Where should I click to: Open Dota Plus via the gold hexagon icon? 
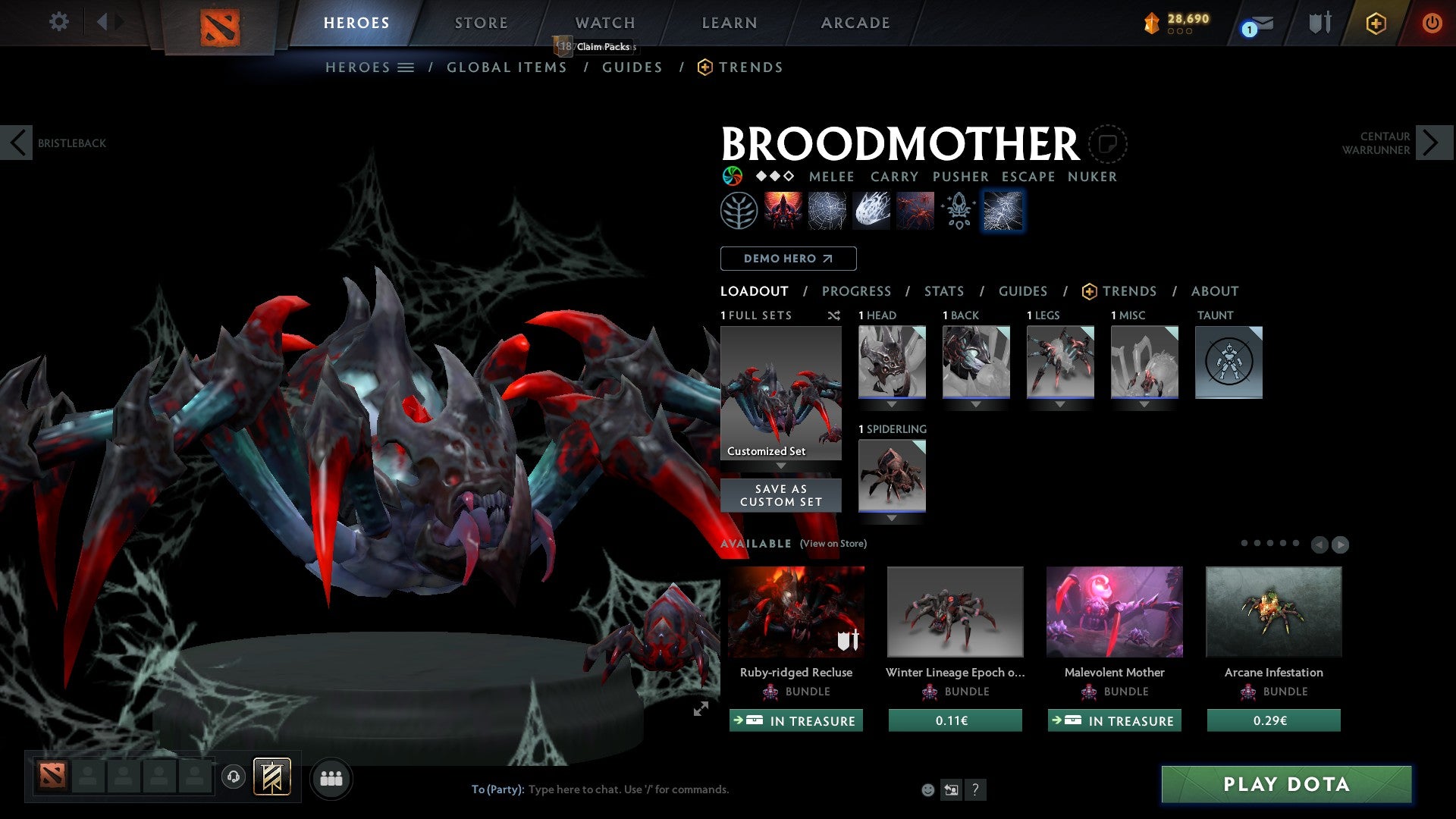(x=1376, y=23)
